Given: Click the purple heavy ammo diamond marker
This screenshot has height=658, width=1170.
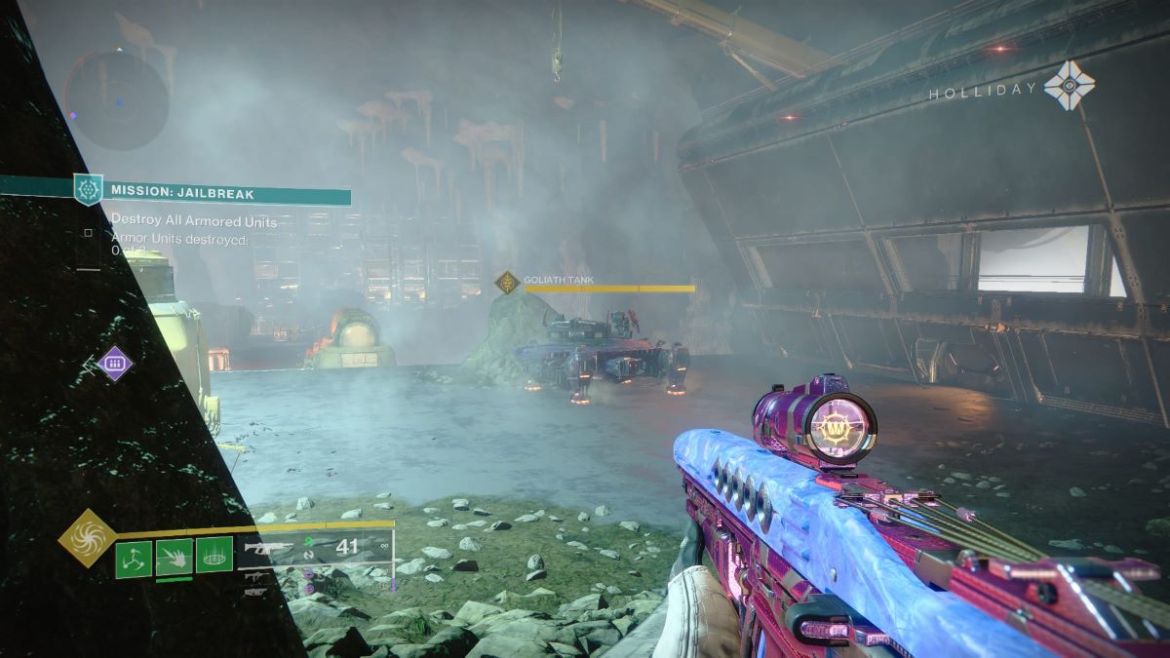Looking at the screenshot, I should coord(115,363).
